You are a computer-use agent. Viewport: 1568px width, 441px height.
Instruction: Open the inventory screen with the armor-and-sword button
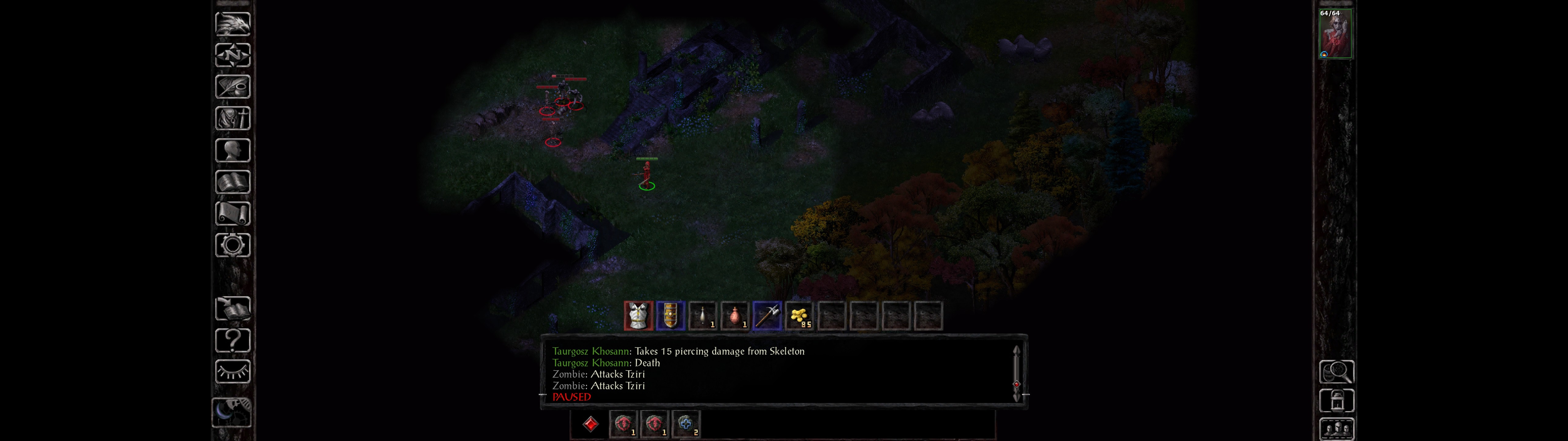(x=232, y=119)
